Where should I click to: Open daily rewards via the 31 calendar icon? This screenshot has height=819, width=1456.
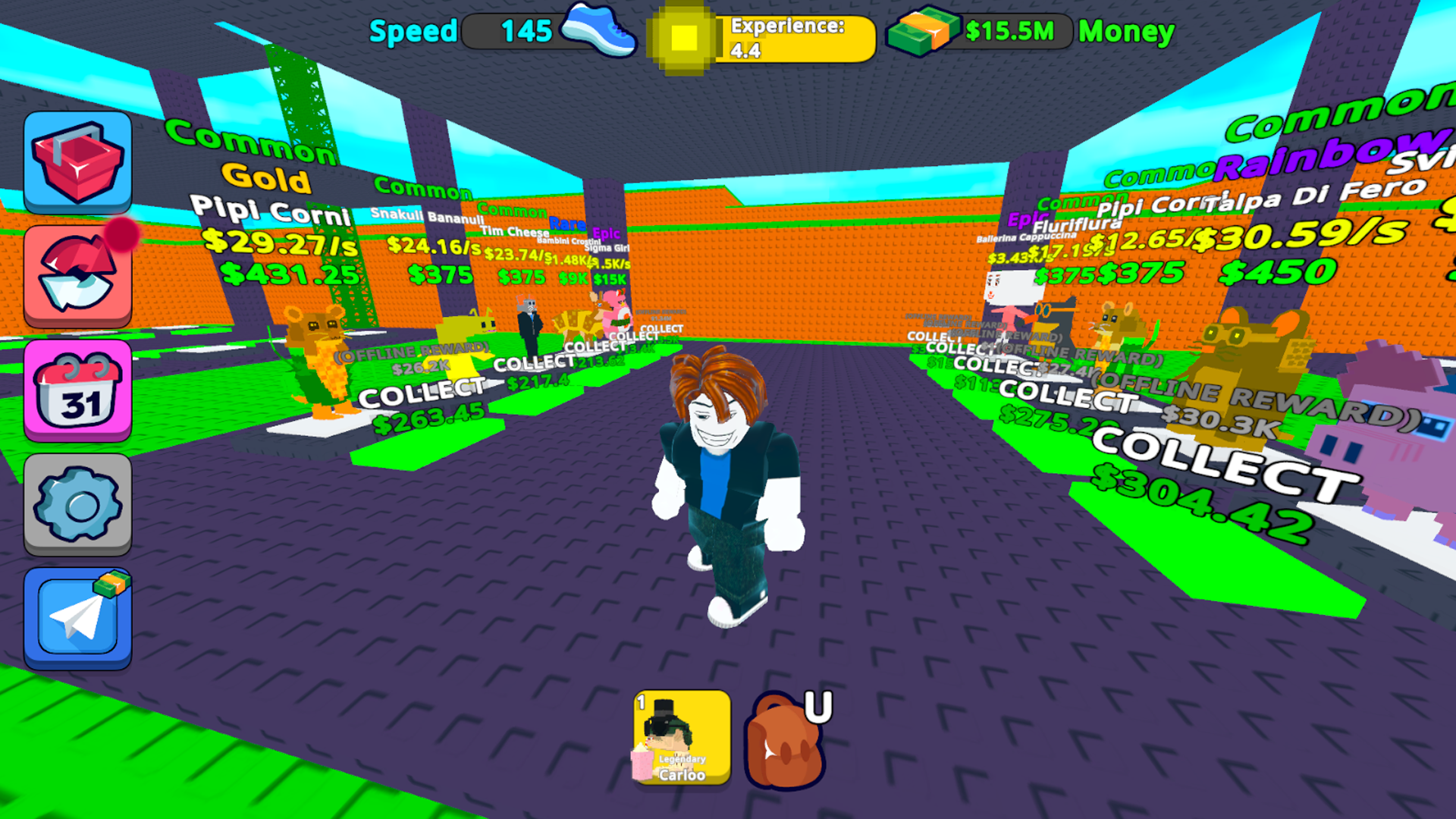pos(77,391)
